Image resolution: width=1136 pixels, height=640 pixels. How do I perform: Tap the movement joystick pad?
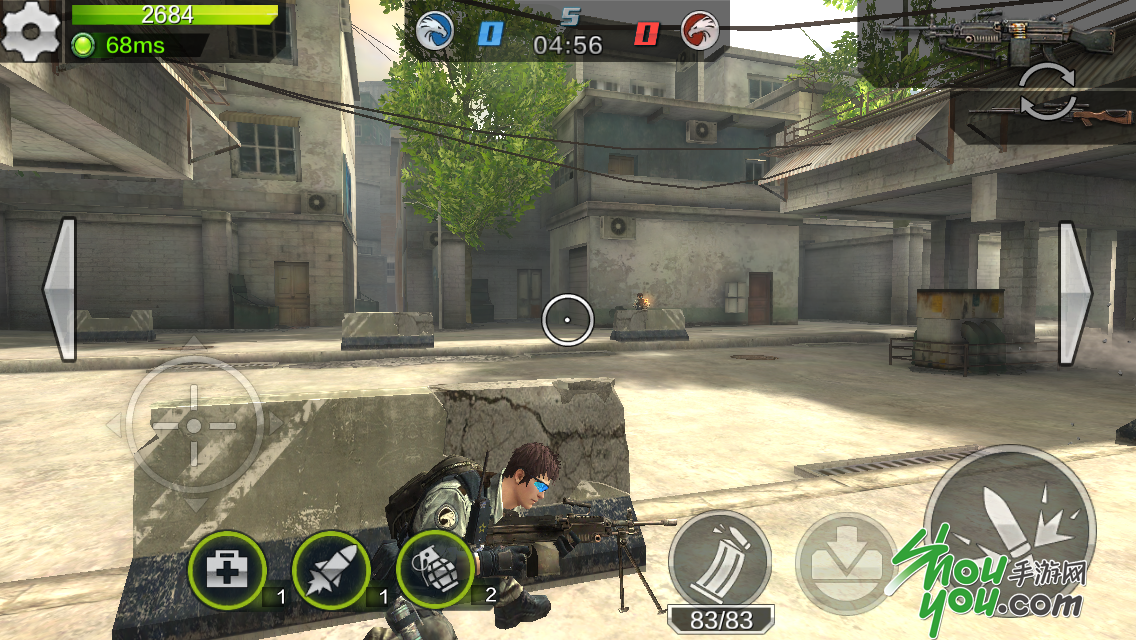pos(194,425)
